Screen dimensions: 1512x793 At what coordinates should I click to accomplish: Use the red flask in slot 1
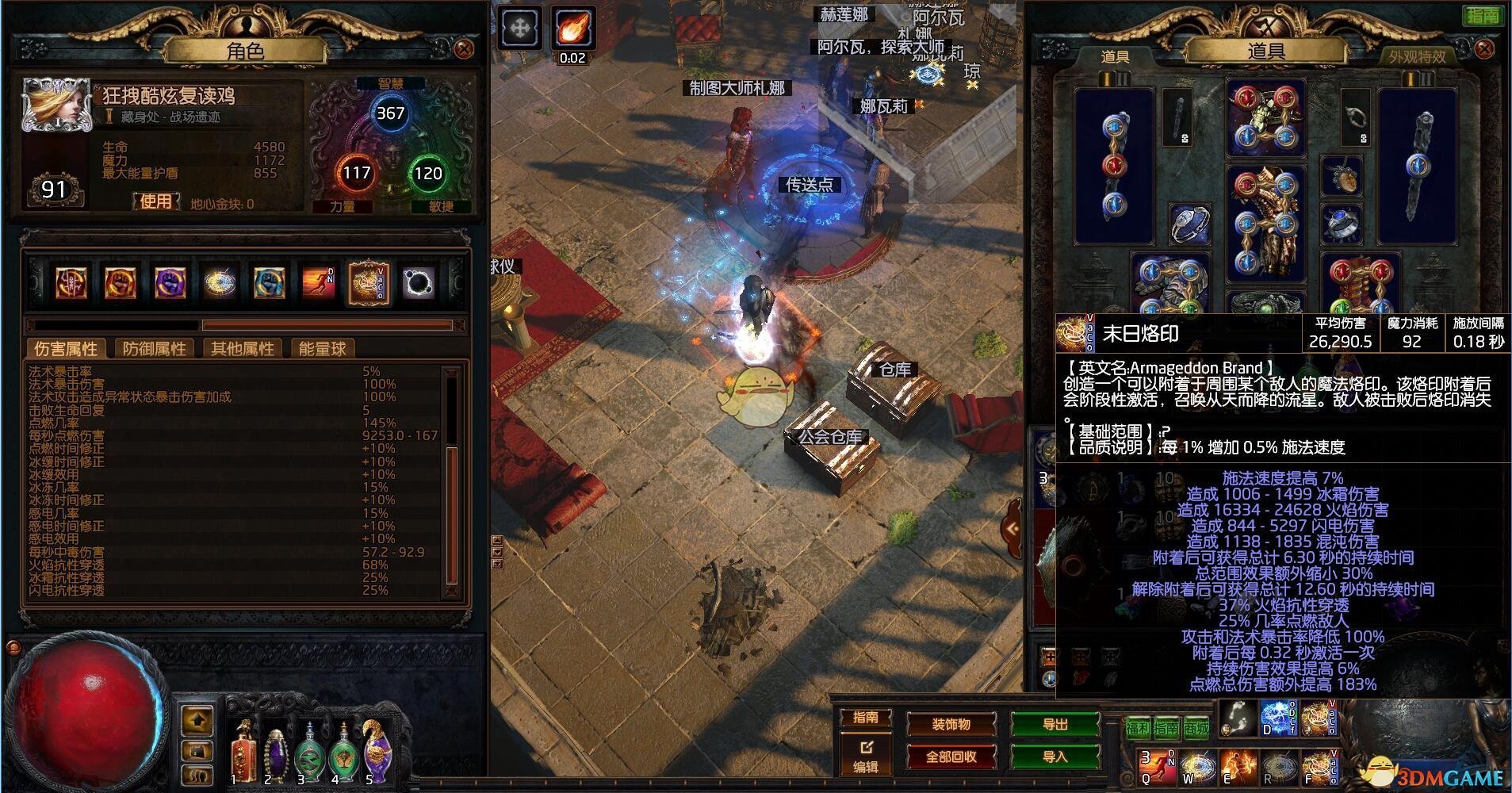click(x=243, y=753)
